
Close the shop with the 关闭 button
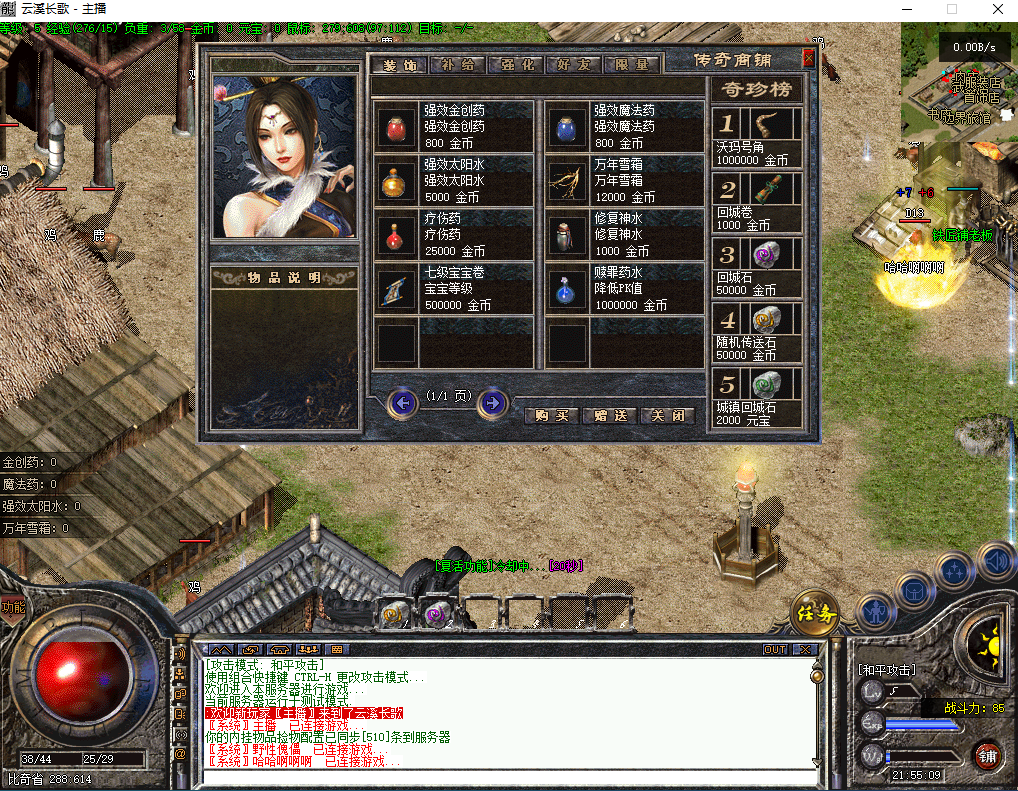pyautogui.click(x=667, y=415)
